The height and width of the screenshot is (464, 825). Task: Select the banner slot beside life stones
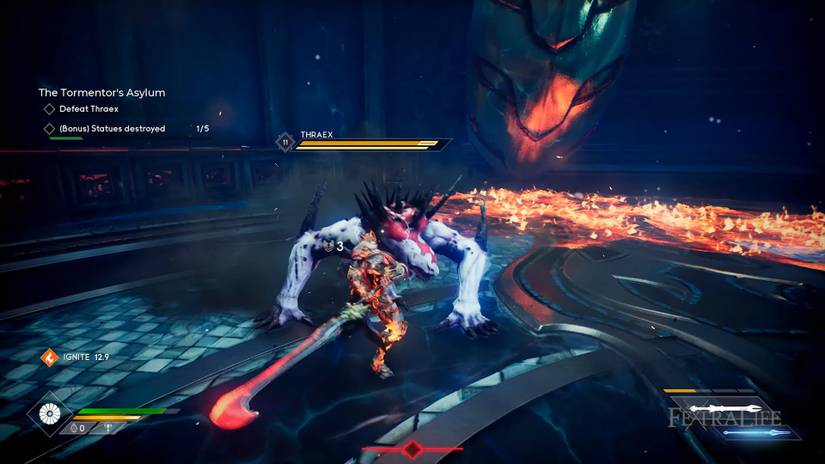(x=109, y=428)
